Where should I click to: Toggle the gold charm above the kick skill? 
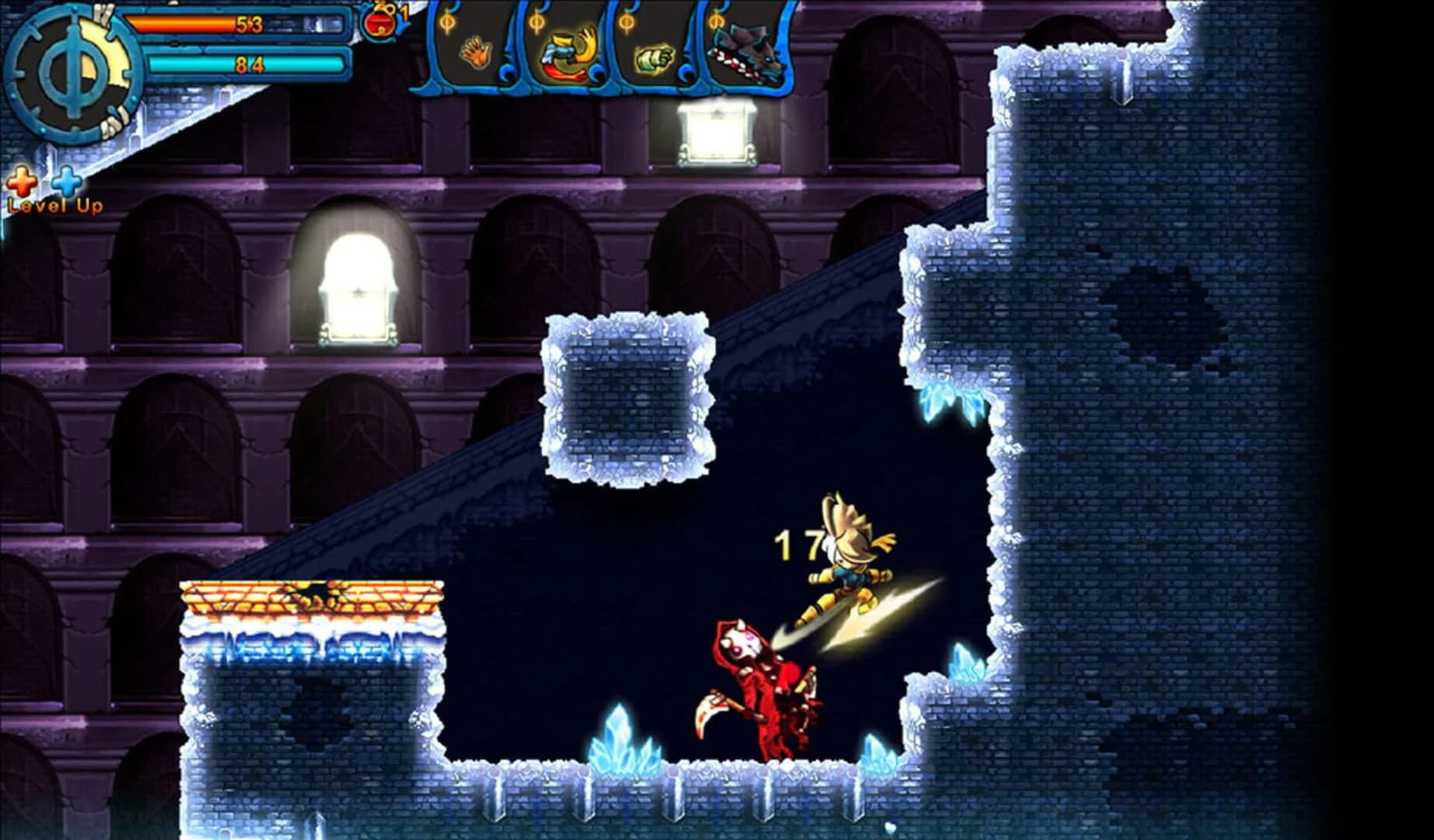[x=537, y=19]
